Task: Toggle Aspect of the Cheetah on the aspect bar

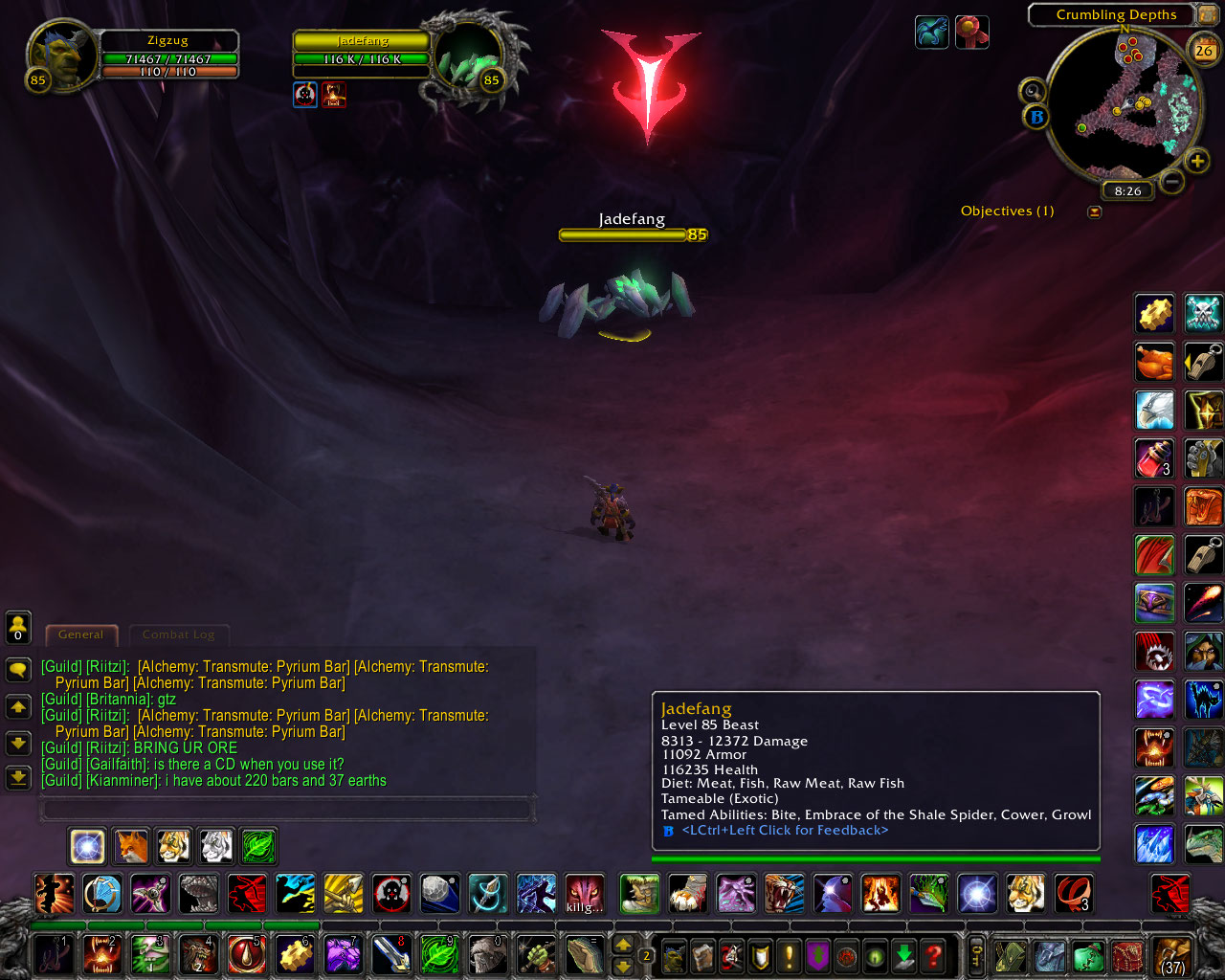Action: [x=173, y=846]
